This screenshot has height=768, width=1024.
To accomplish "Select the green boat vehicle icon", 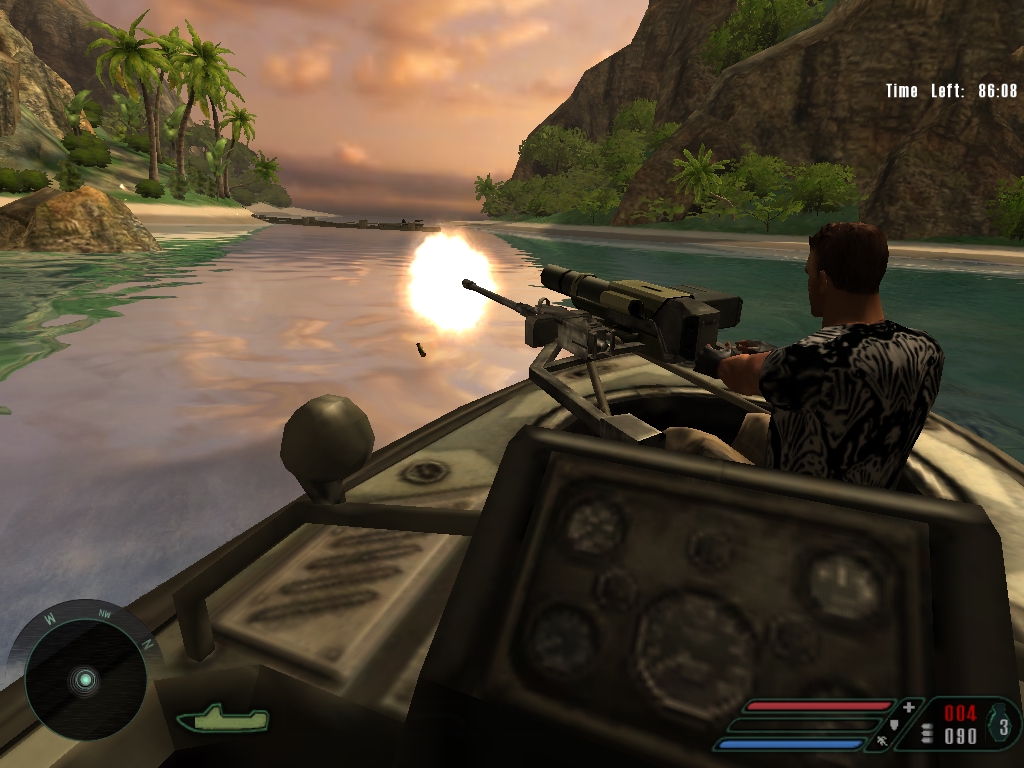I will 222,718.
